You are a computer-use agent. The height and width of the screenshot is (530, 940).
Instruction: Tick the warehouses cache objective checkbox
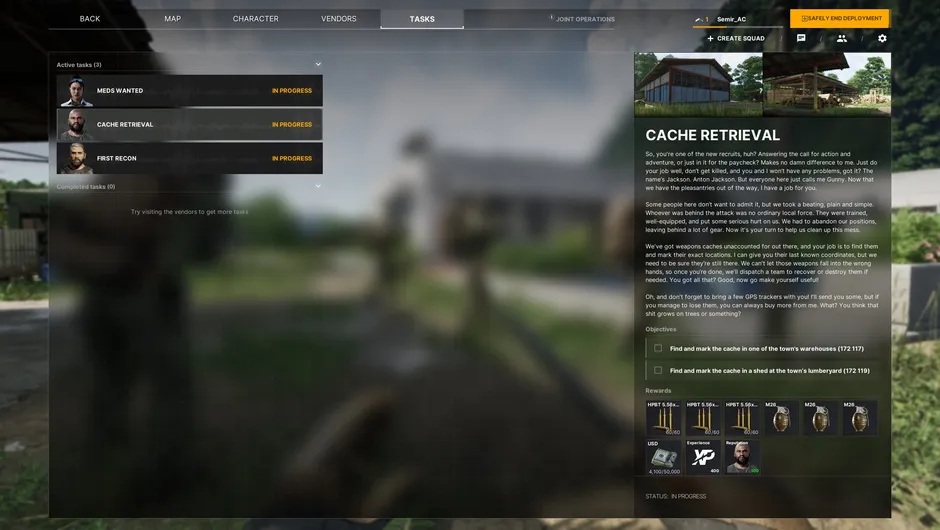point(658,348)
